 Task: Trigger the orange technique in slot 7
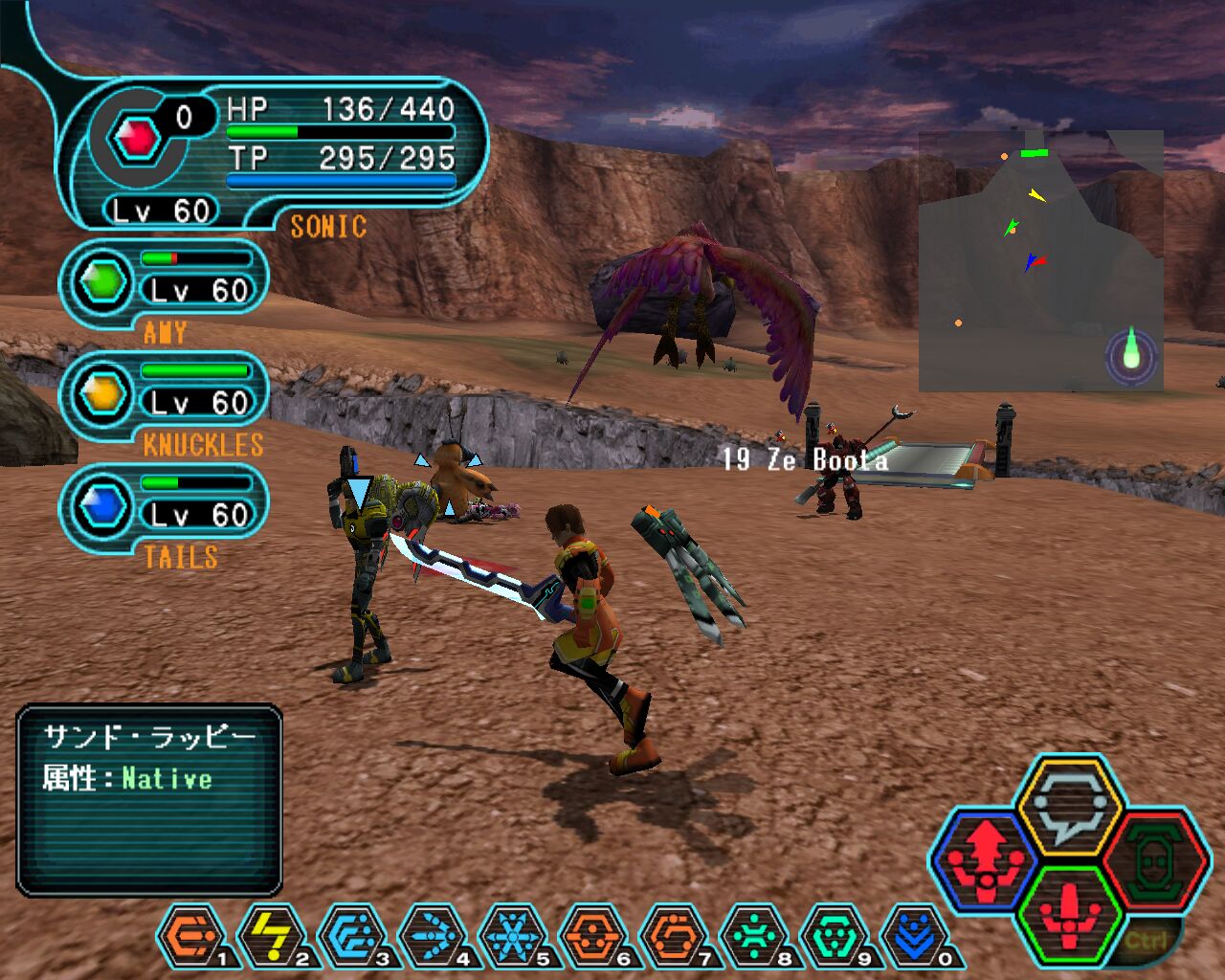(x=673, y=935)
